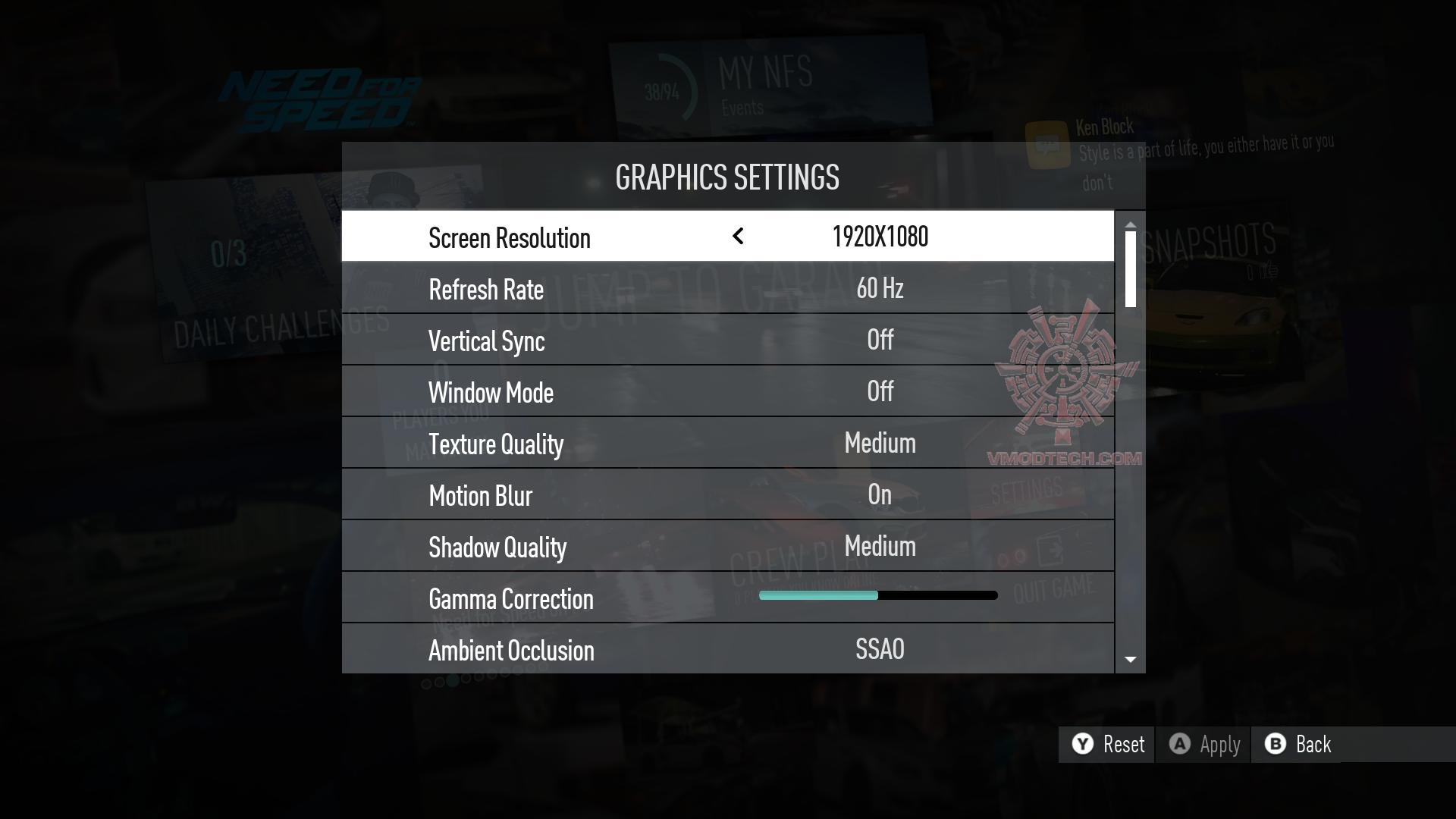Apply the graphics settings
This screenshot has width=1456, height=819.
coord(1204,745)
